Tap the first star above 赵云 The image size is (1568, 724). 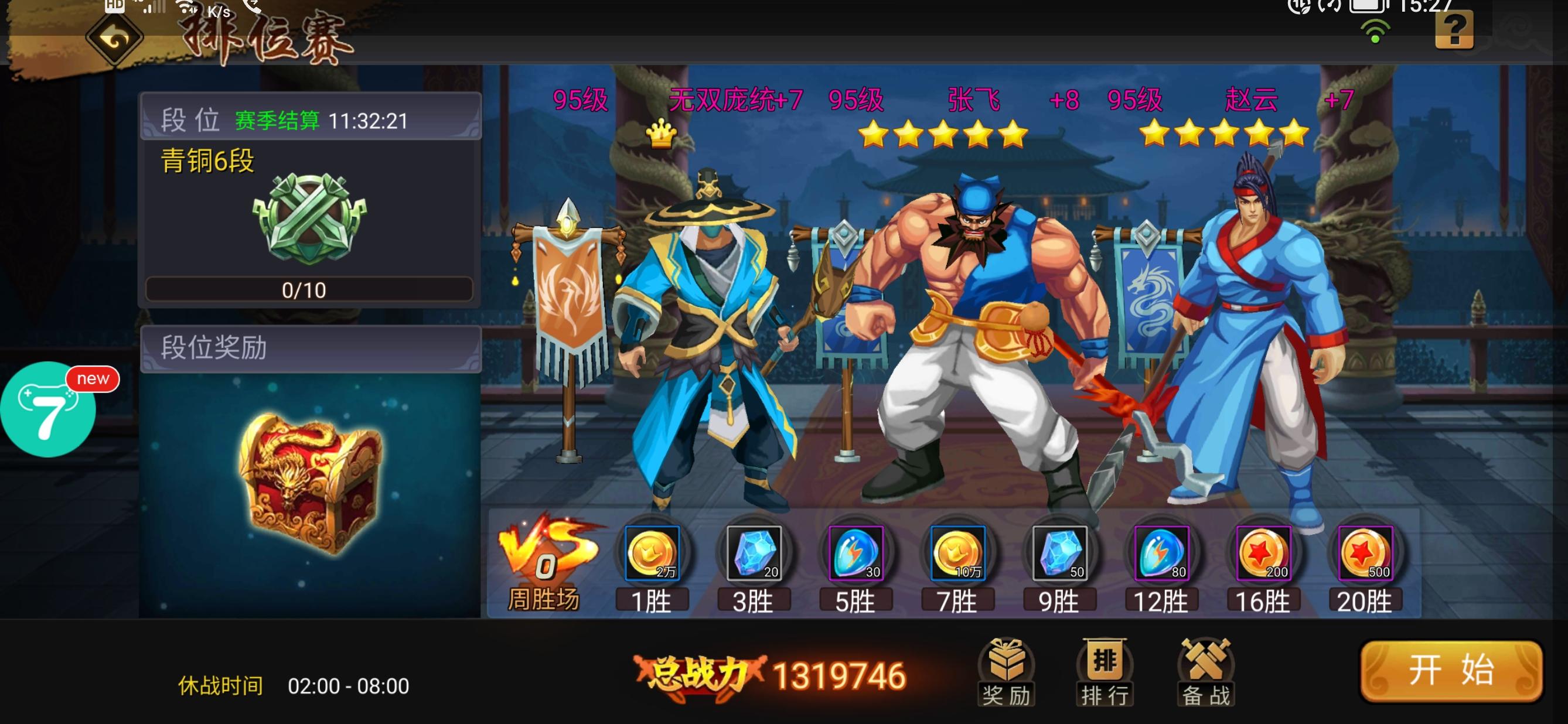(1154, 132)
